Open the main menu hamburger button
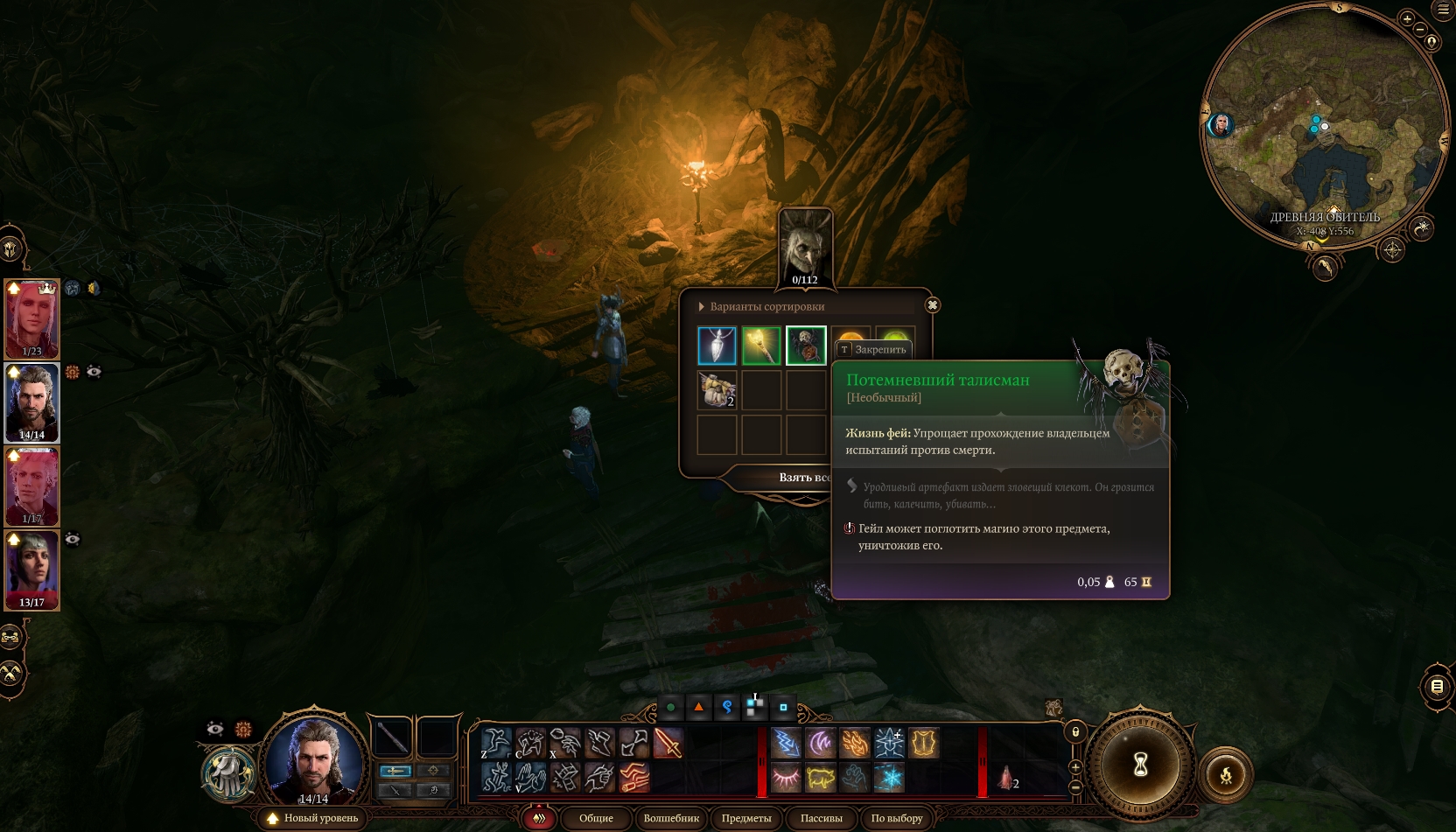 tap(1443, 10)
